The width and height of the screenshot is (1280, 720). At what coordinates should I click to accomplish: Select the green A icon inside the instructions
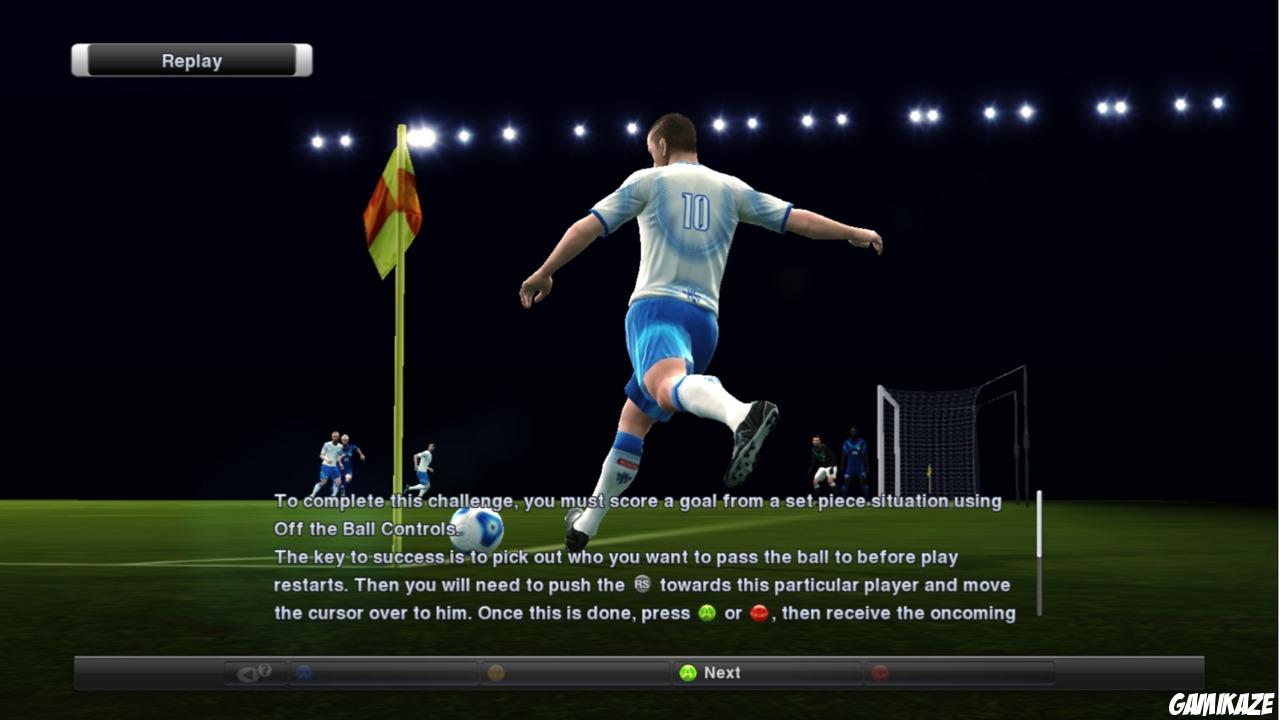point(708,612)
